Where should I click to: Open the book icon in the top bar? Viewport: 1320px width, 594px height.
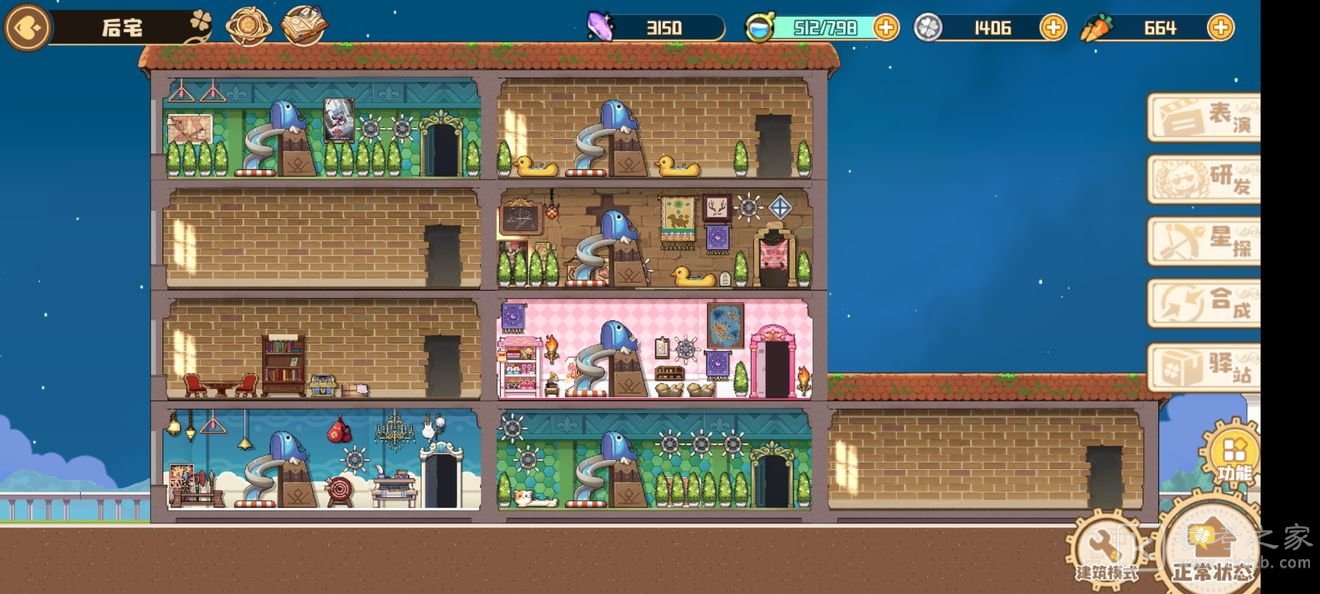304,27
